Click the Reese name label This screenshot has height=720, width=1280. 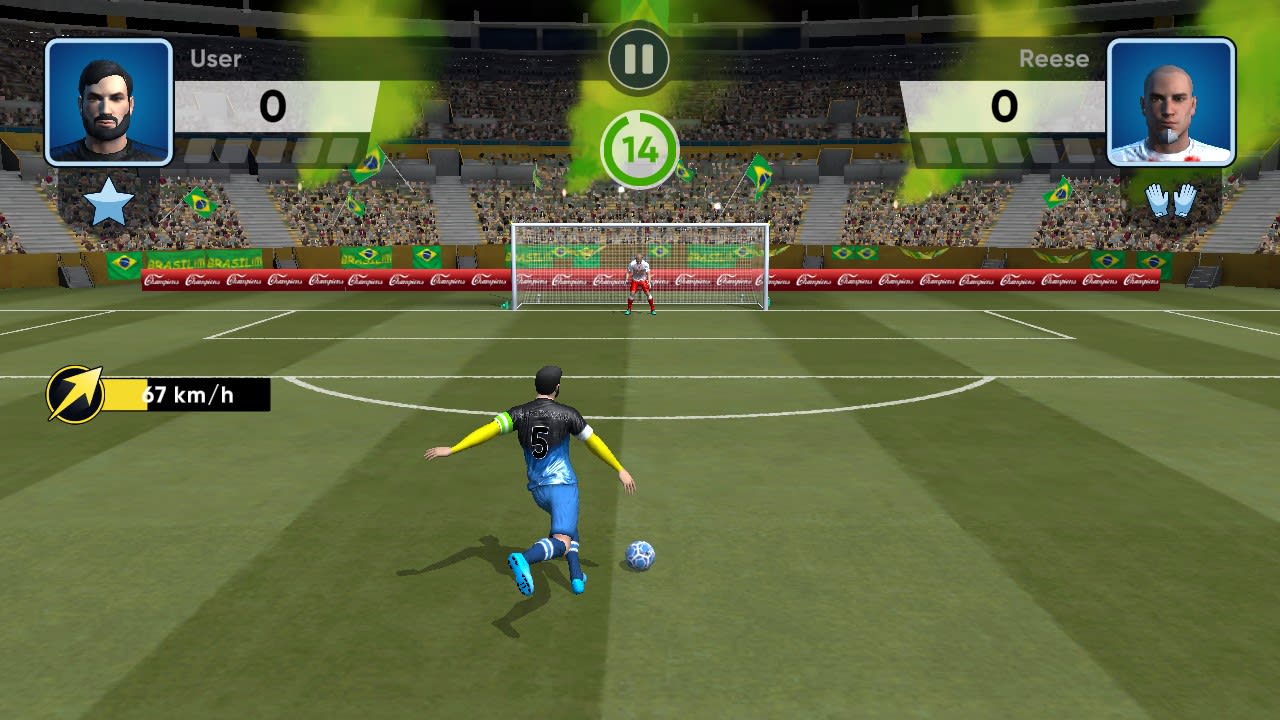[x=1055, y=58]
